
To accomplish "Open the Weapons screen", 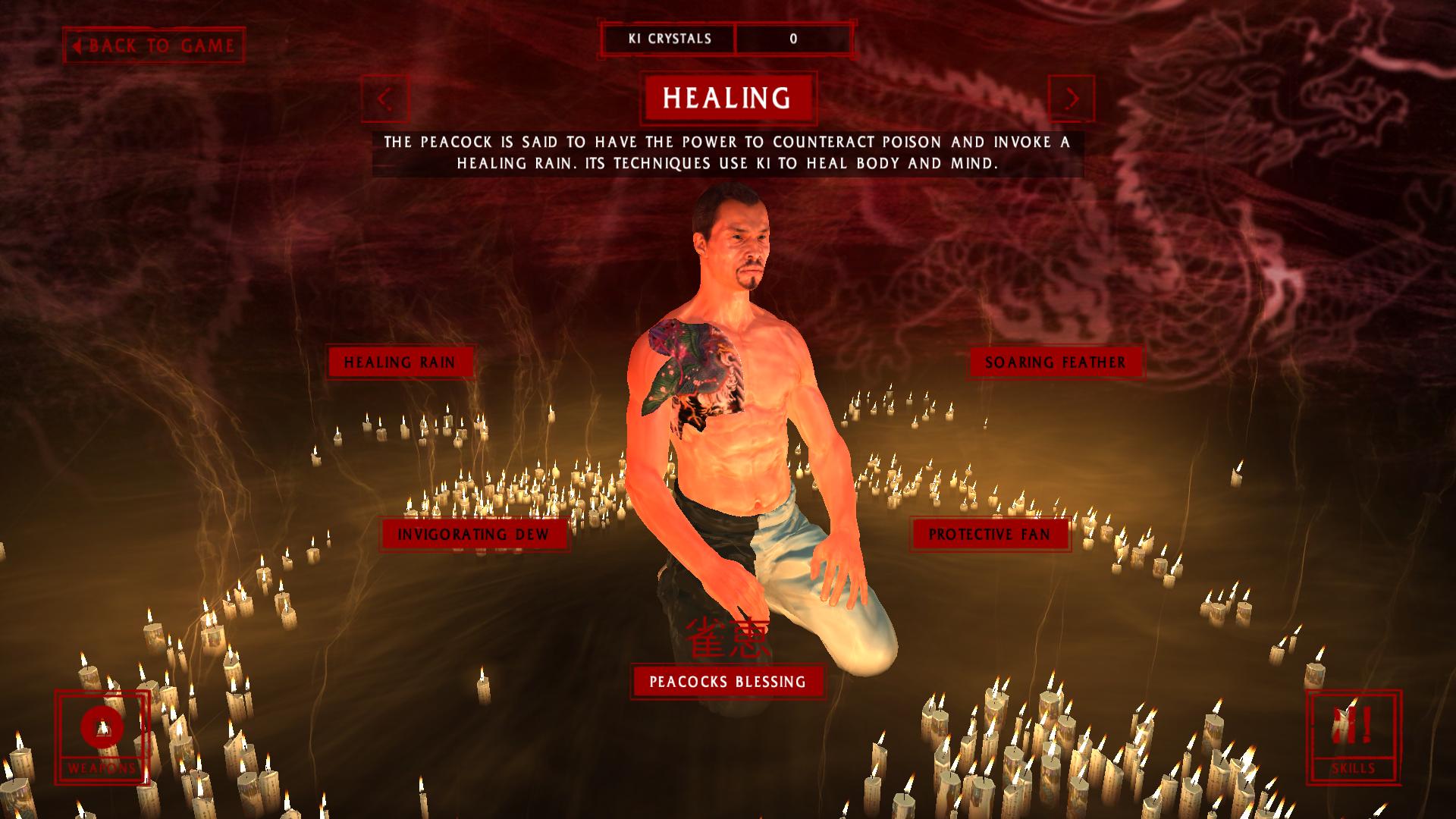I will pos(102,737).
